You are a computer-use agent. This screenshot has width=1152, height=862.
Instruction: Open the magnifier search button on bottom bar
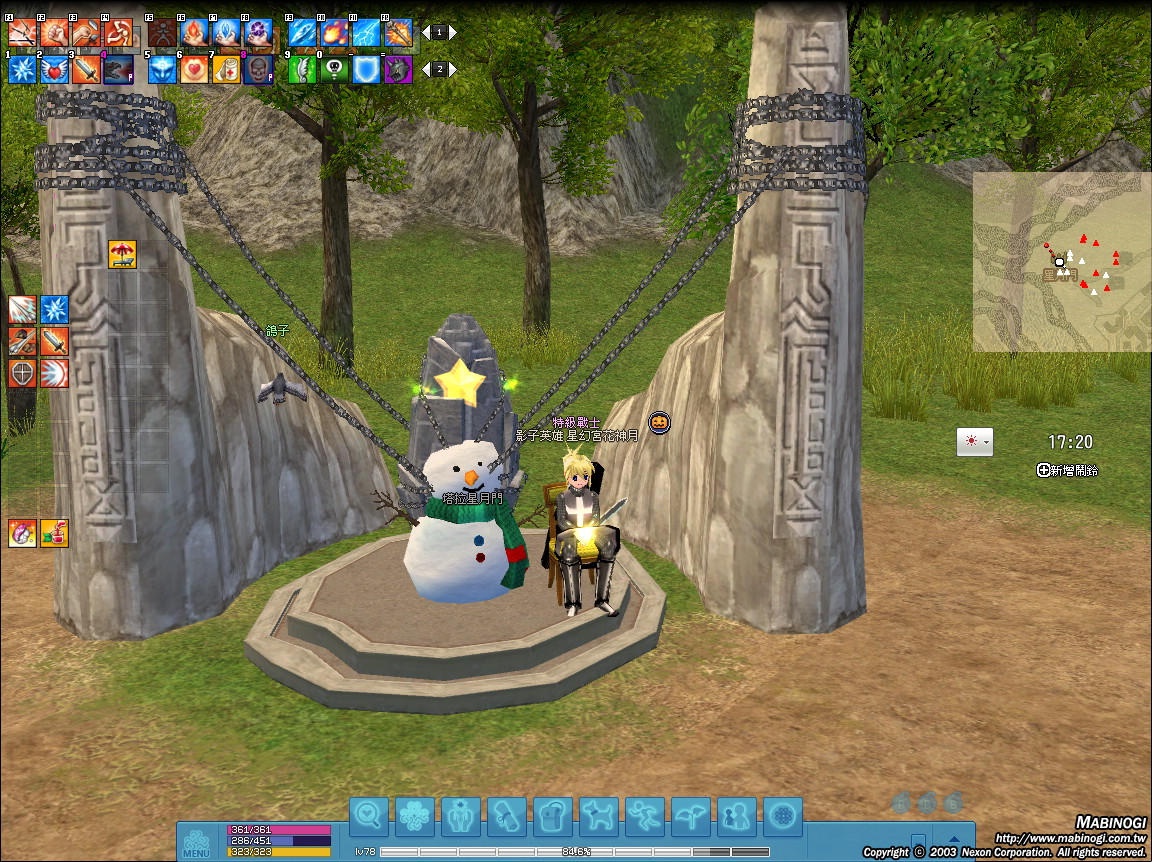point(368,816)
